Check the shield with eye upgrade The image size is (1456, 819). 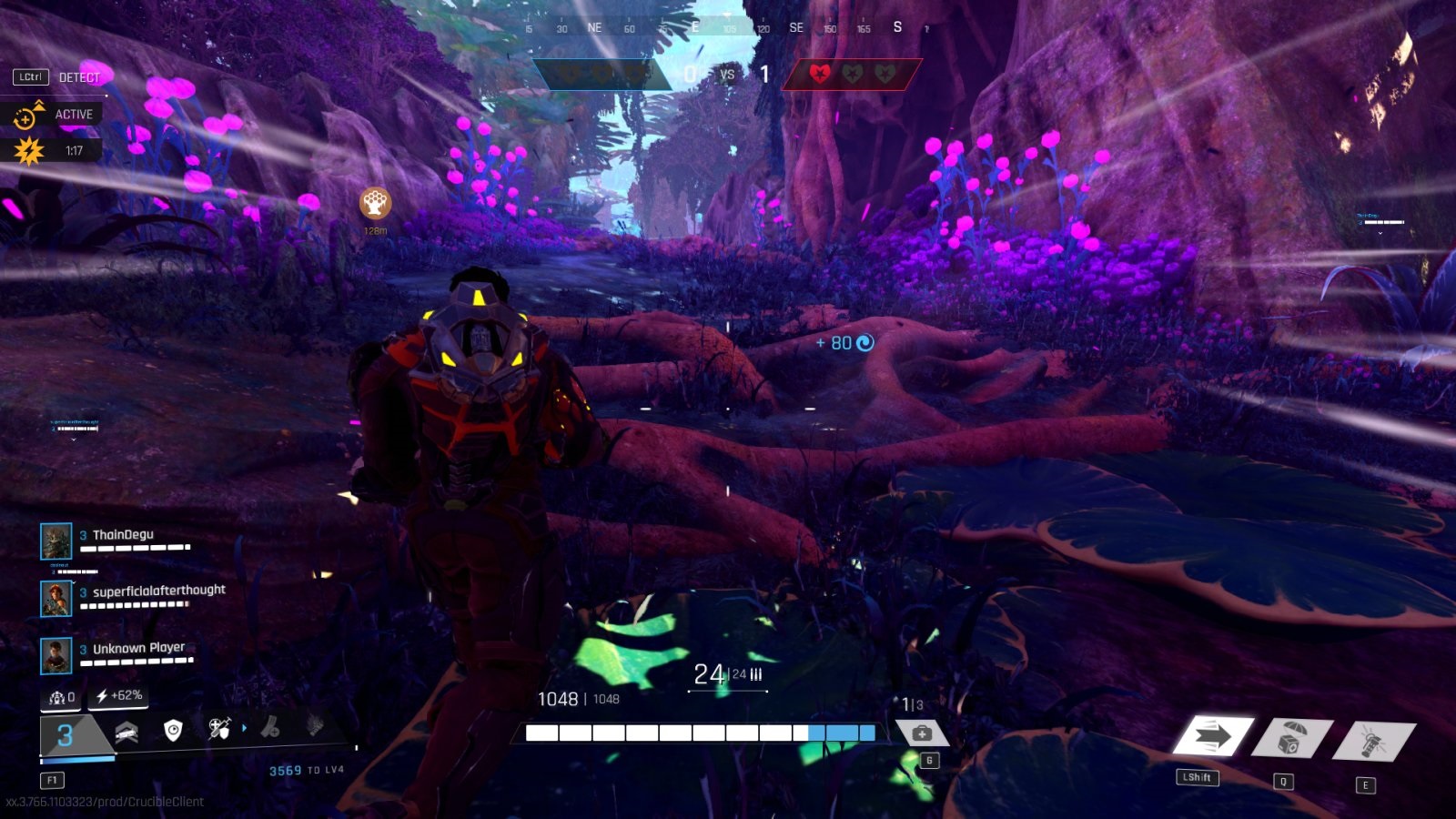coord(173,730)
